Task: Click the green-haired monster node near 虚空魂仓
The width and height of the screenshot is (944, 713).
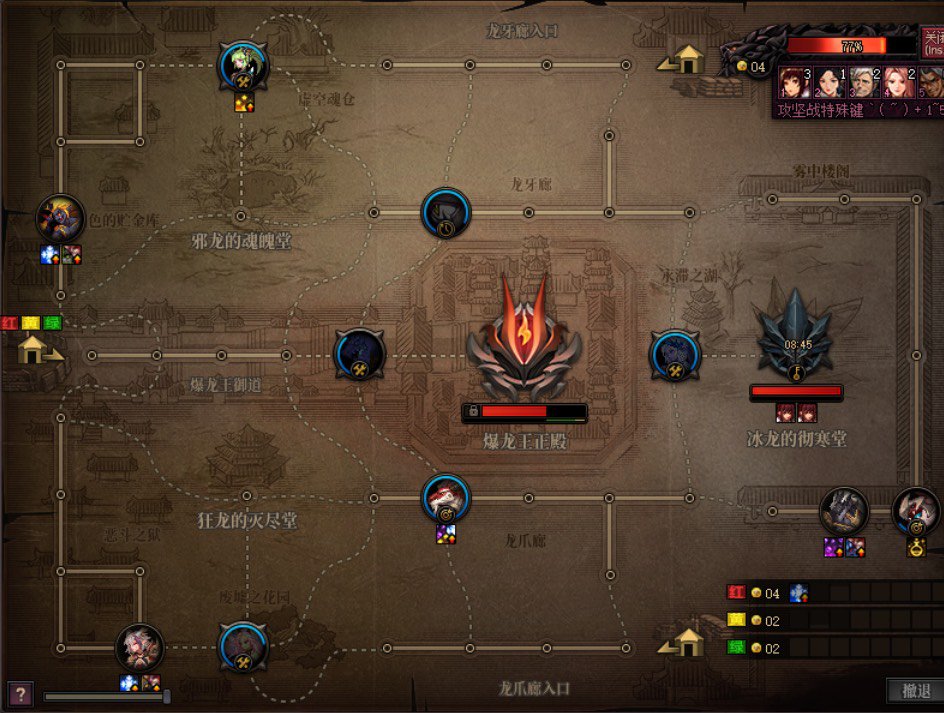Action: [243, 66]
